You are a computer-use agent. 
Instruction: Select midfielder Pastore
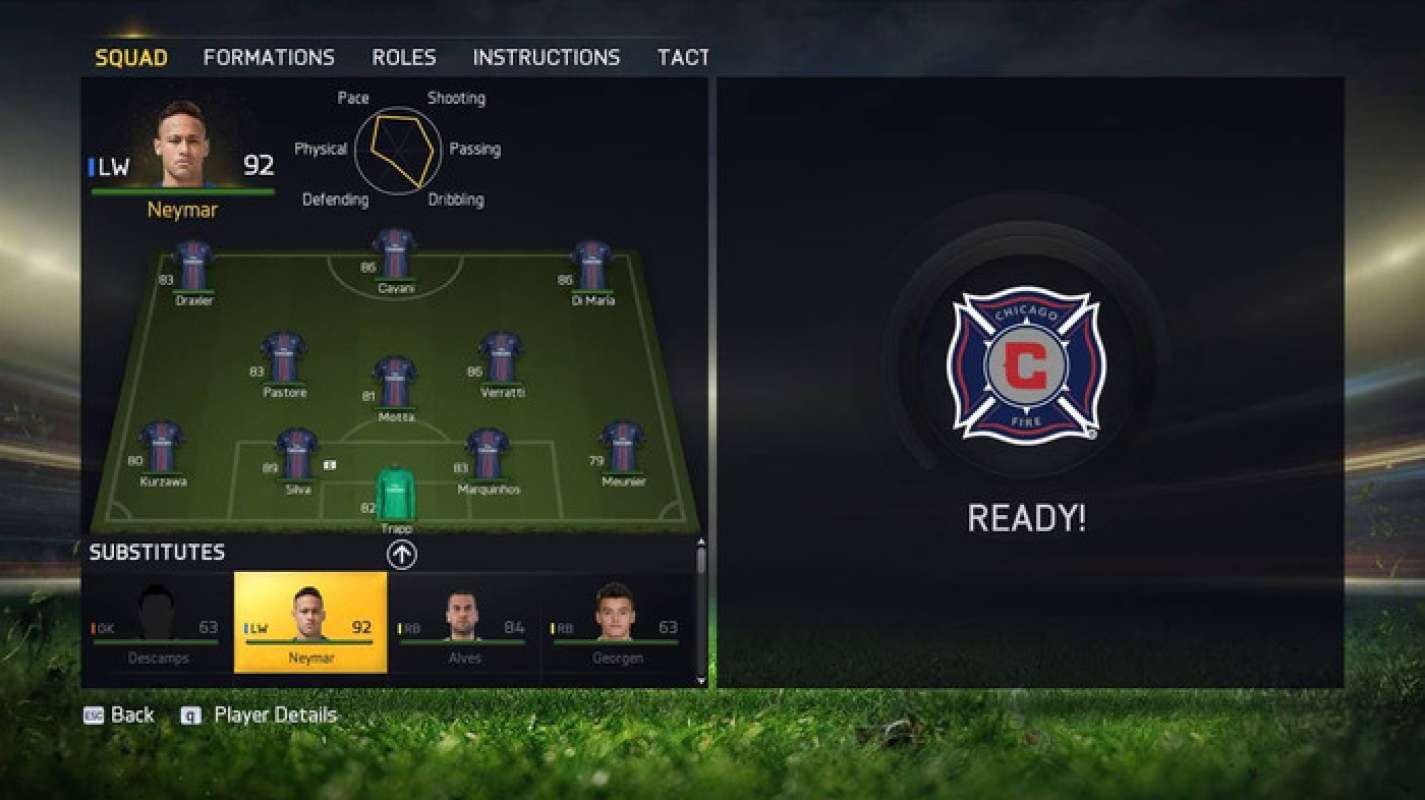[x=284, y=358]
